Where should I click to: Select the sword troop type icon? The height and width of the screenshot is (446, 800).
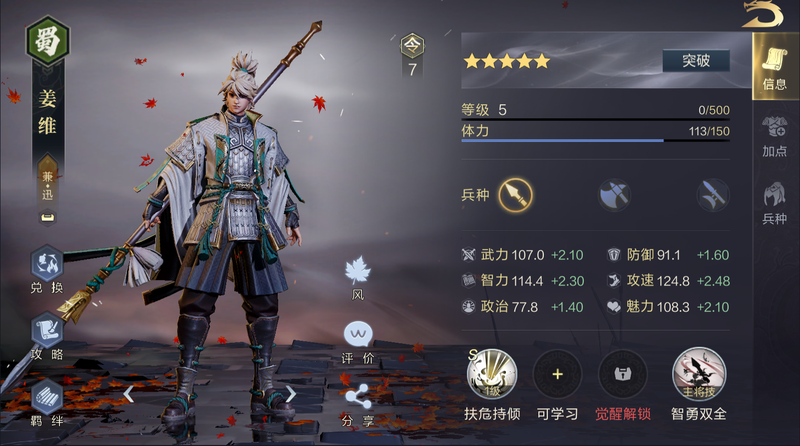[x=712, y=194]
